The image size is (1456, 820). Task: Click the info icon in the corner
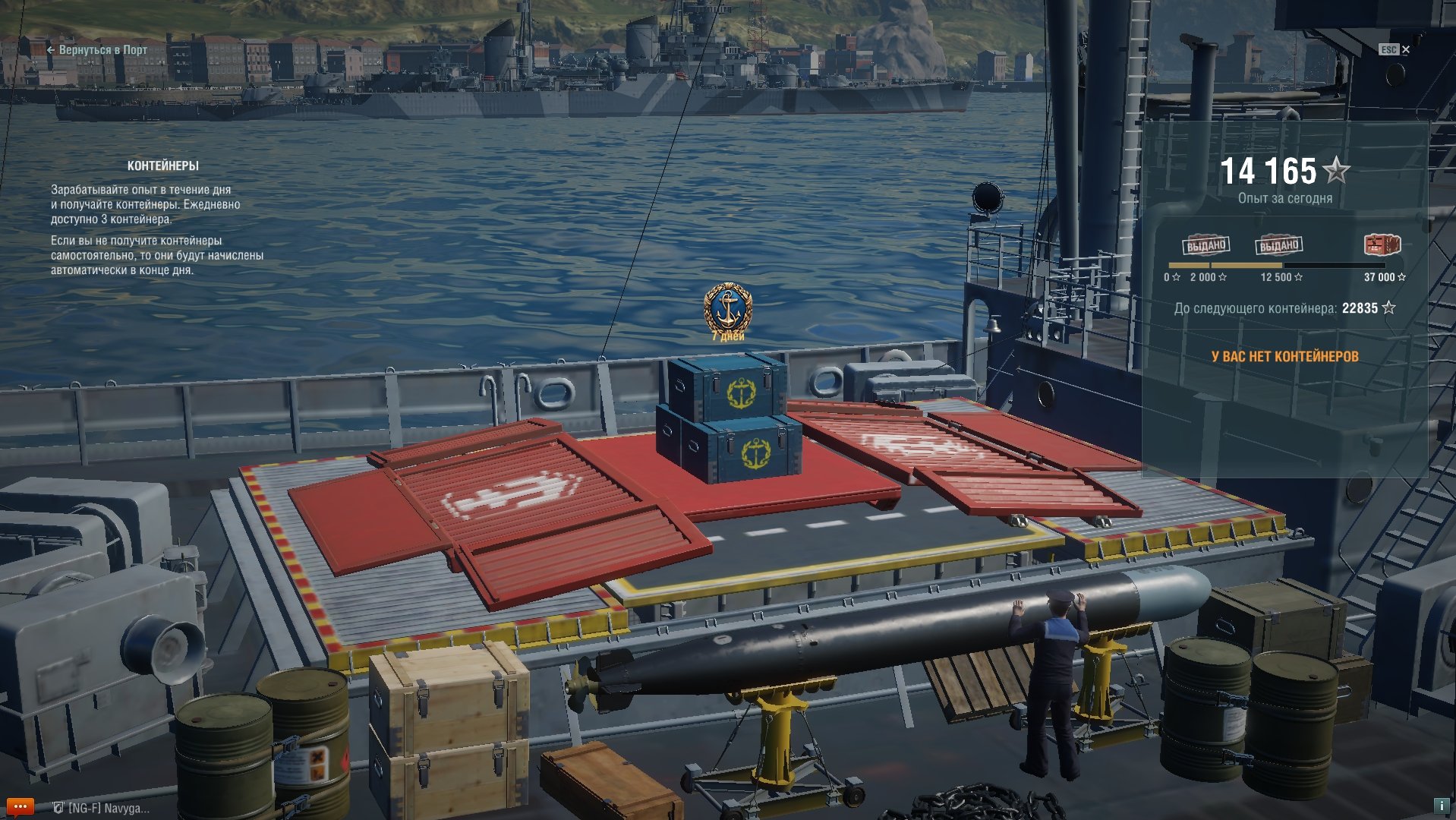1440,806
